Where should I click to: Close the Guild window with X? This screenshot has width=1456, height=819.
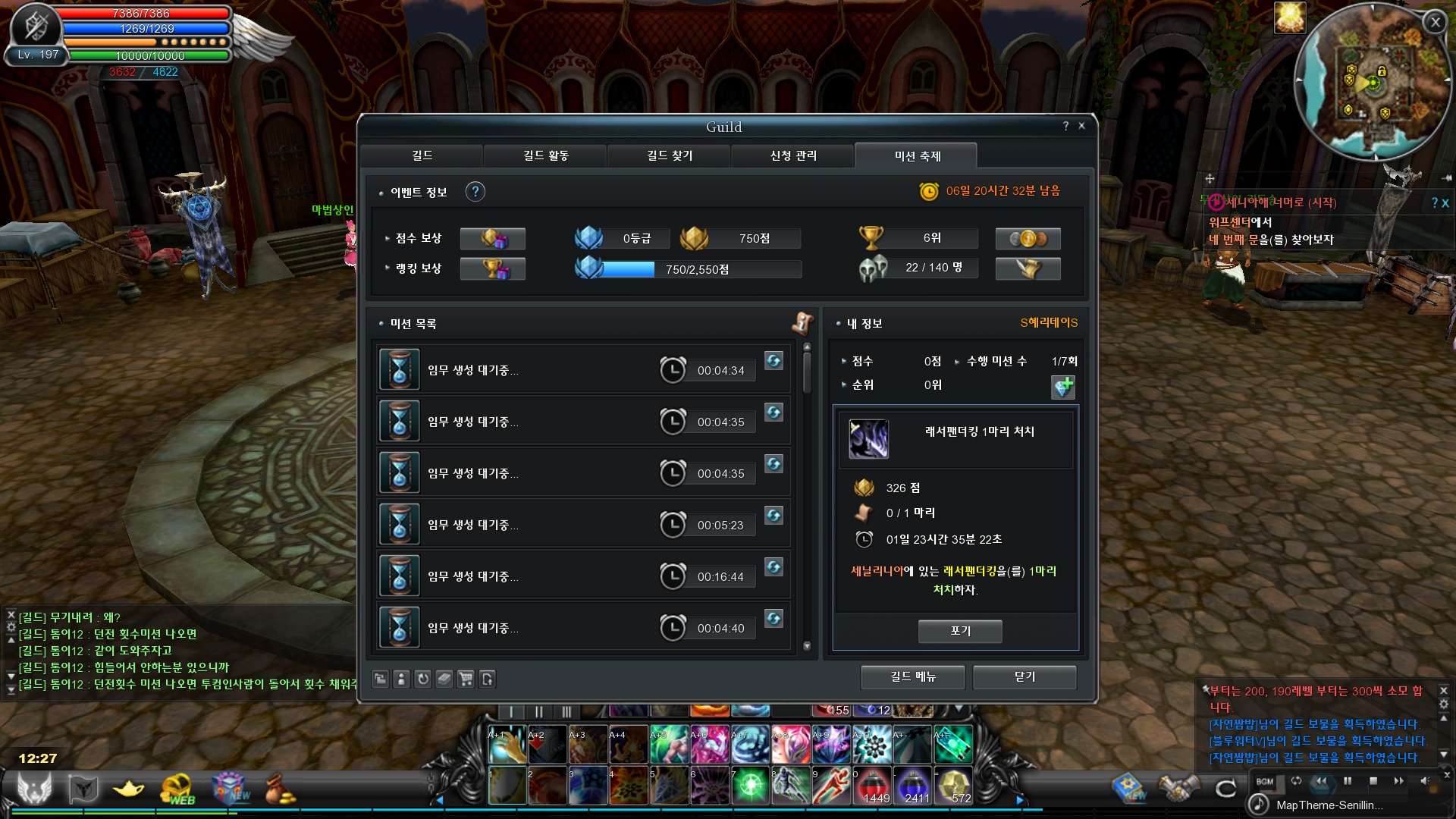(x=1082, y=126)
